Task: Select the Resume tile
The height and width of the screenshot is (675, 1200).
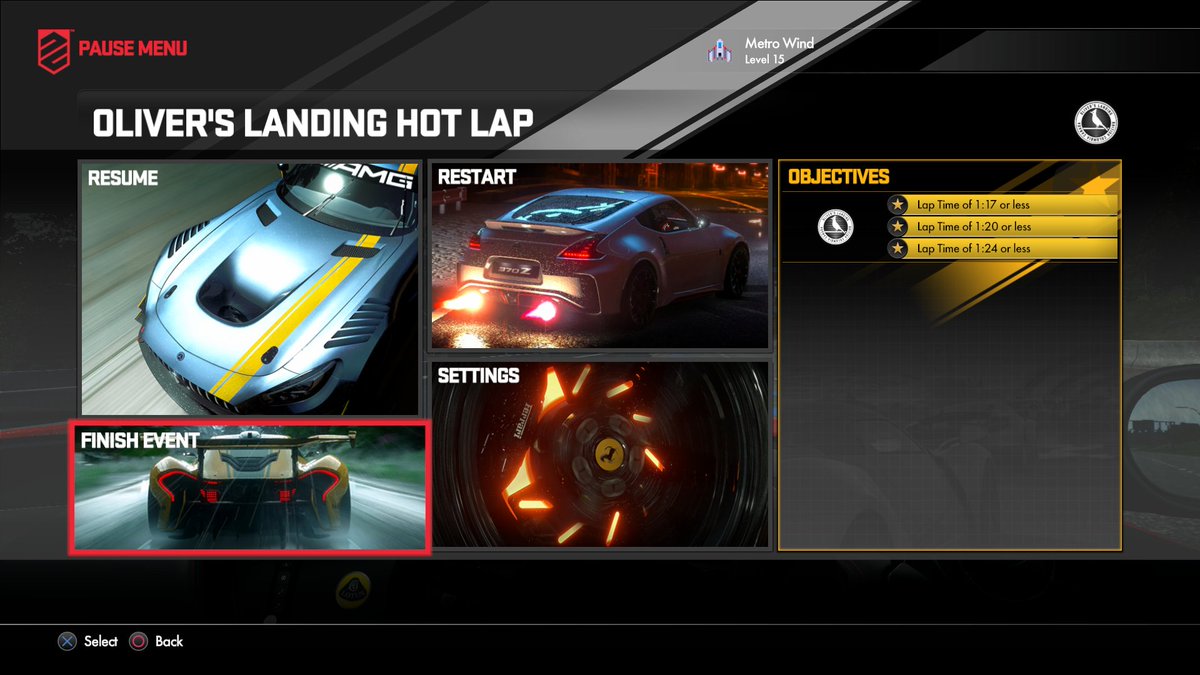Action: [250, 288]
